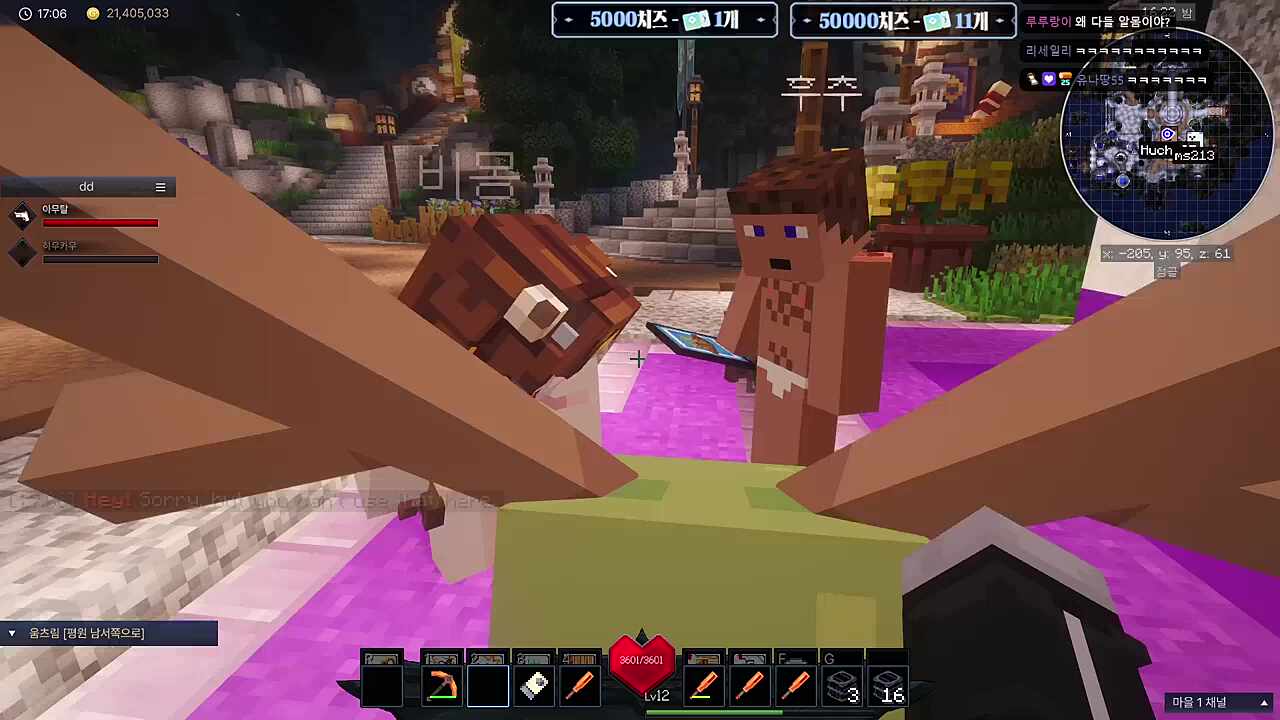Click the gold coin balance icon
1280x720 pixels.
(93, 14)
